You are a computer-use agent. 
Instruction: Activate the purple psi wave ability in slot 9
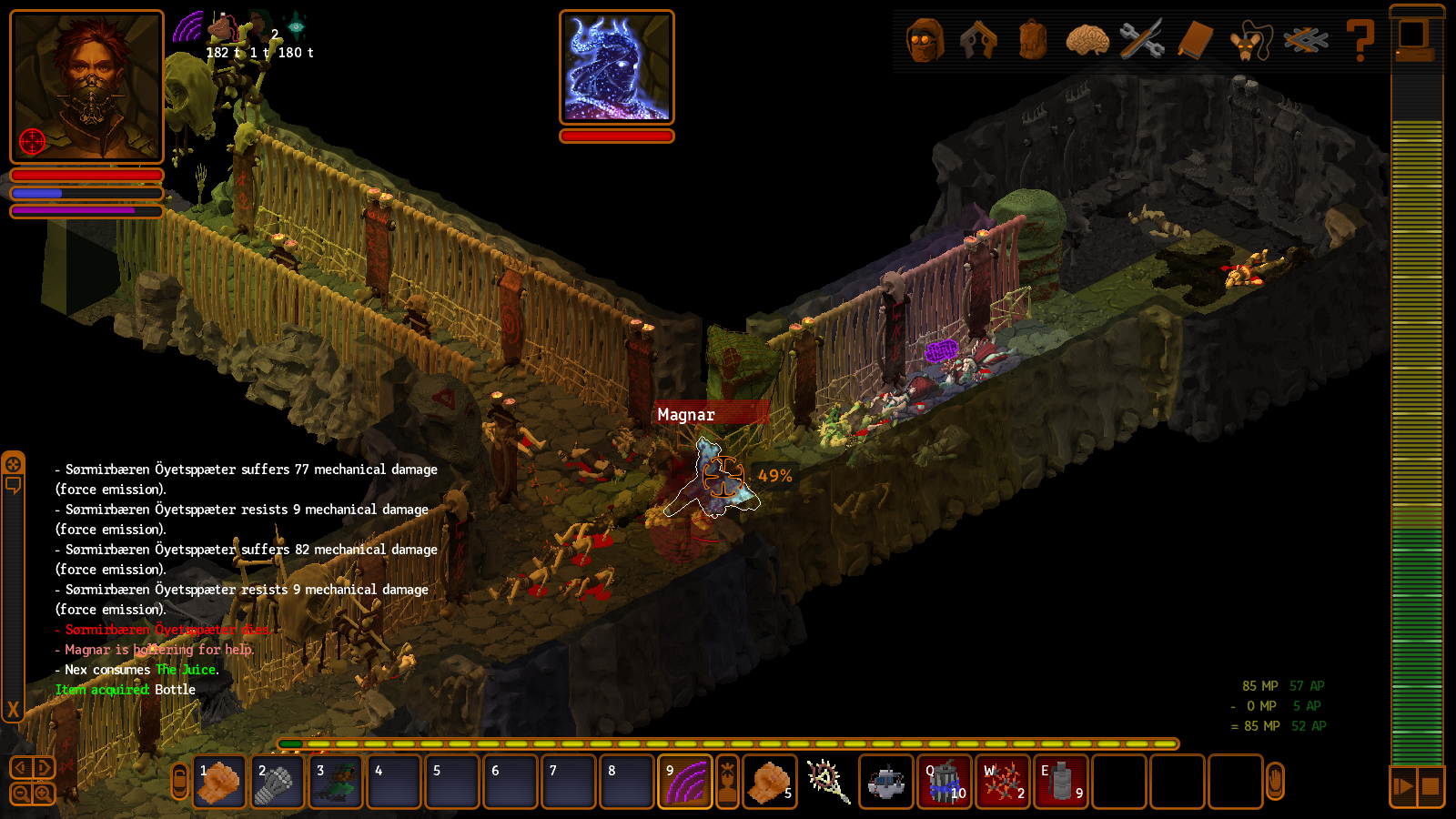[685, 782]
